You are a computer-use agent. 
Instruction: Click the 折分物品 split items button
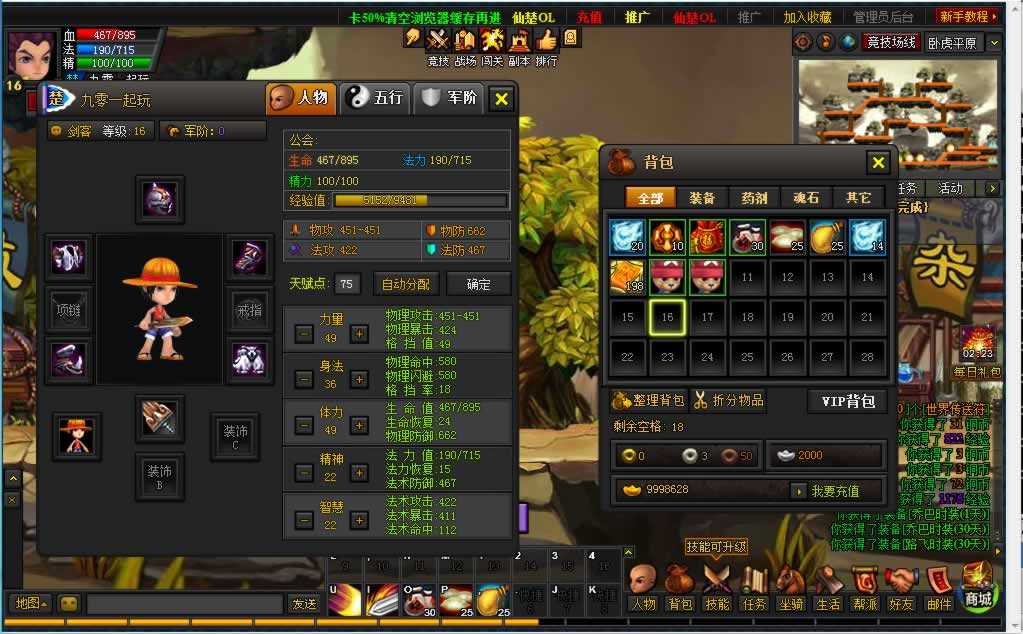point(729,401)
